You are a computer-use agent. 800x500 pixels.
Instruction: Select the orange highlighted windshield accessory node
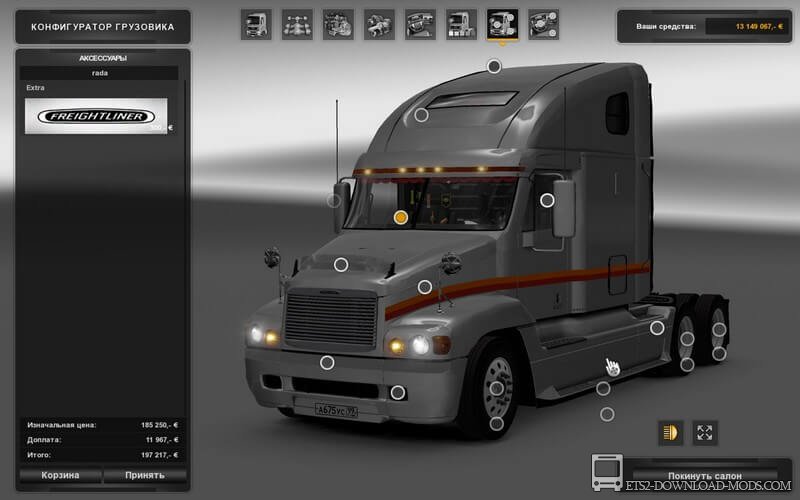(401, 216)
